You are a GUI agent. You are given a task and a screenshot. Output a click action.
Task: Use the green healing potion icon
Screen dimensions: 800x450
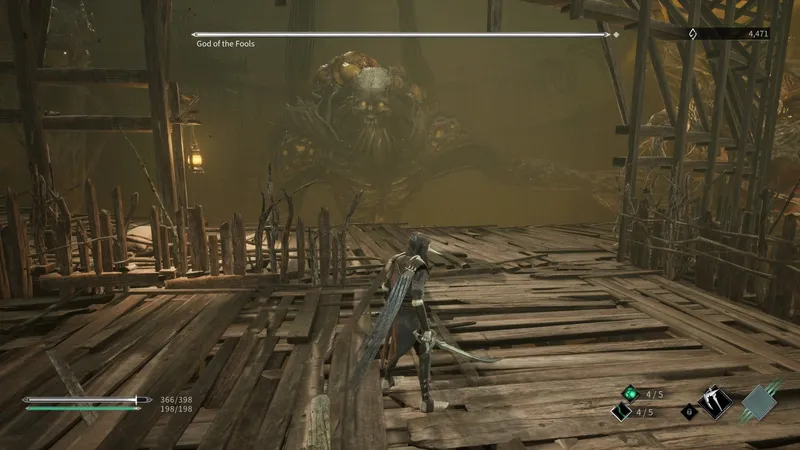(631, 393)
